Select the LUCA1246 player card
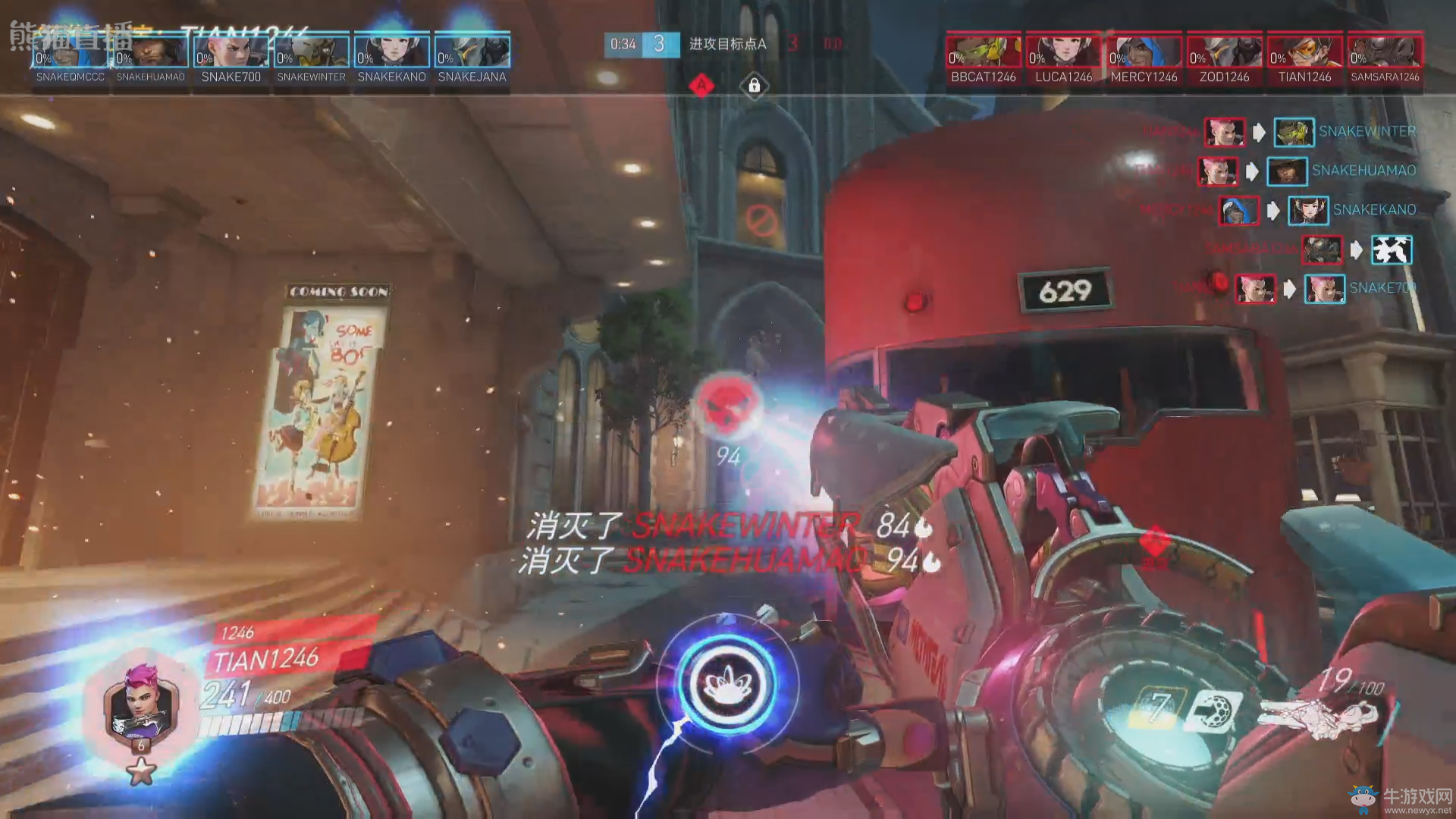Screen dimensions: 1456x819 pos(1064,51)
